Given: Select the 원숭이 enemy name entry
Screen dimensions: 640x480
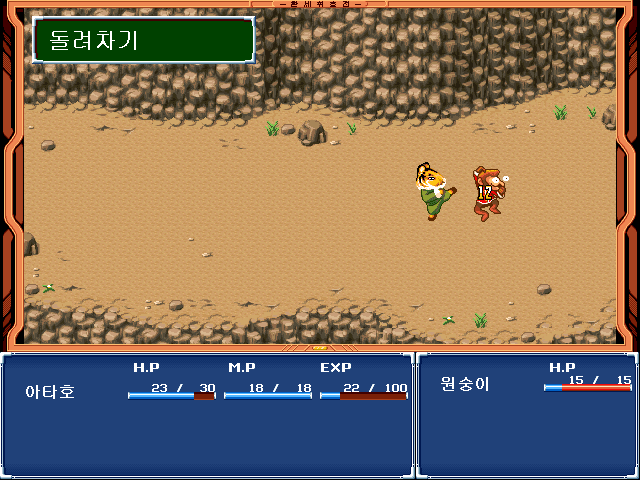Looking at the screenshot, I should coord(465,383).
